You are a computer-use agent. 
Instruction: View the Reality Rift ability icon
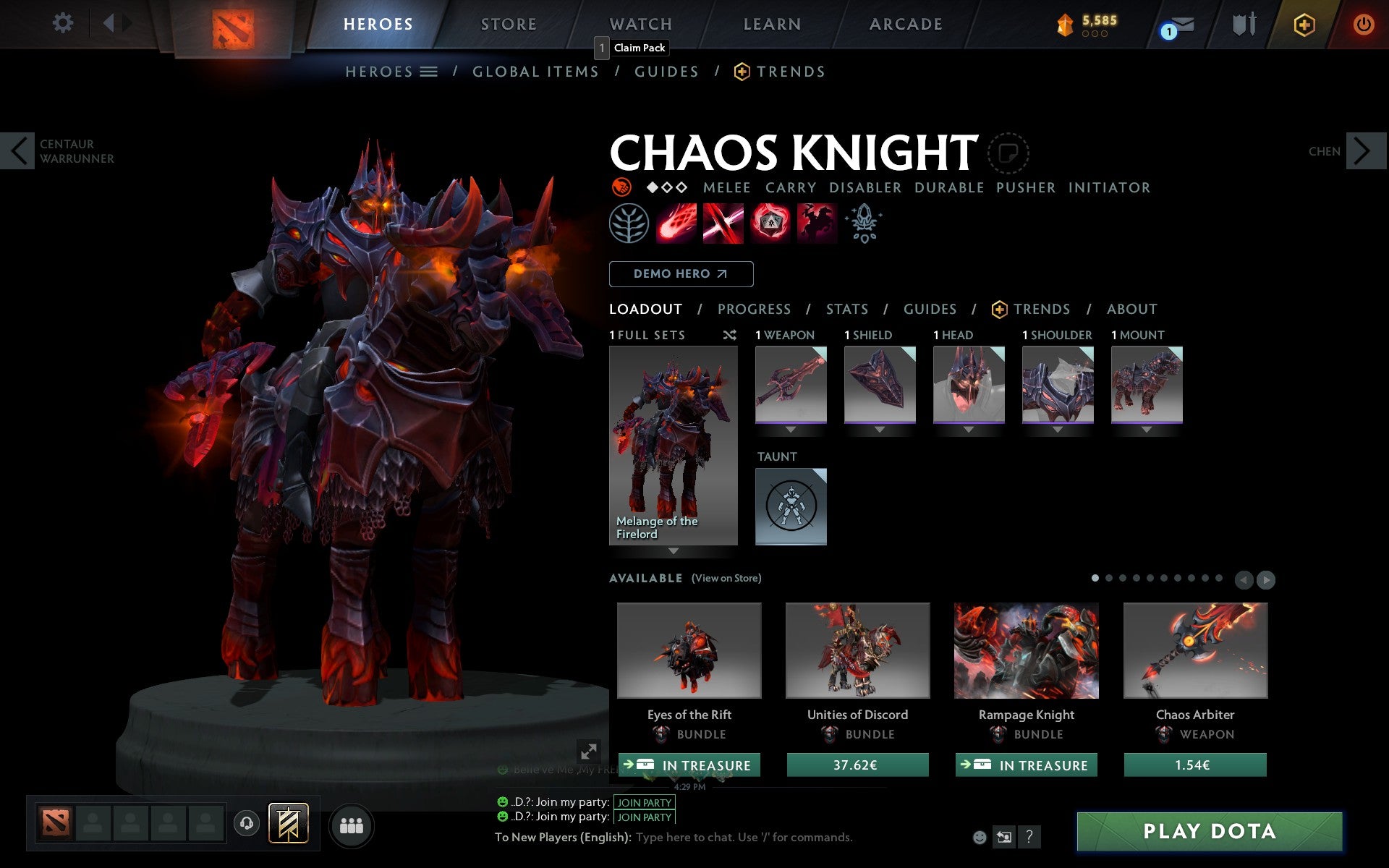tap(723, 224)
